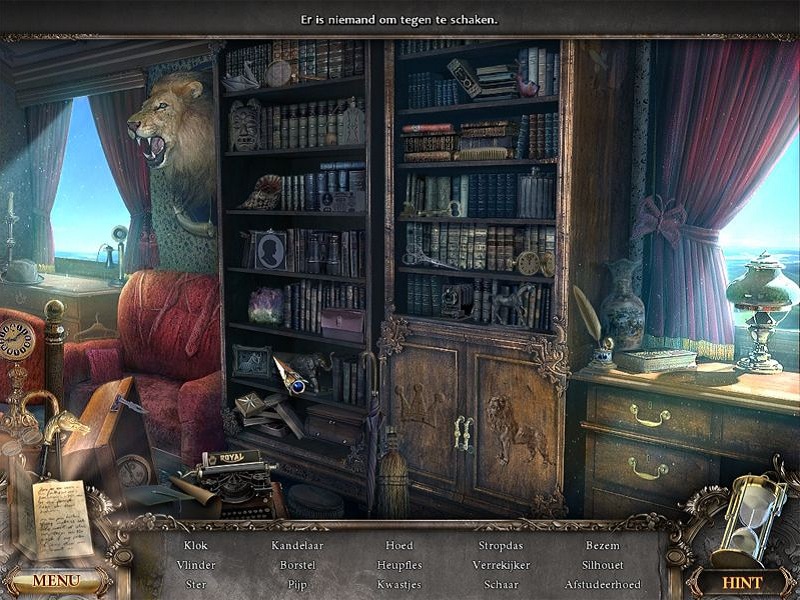800x600 pixels.
Task: Click the 'Pijp' list entry
Action: click(x=297, y=584)
